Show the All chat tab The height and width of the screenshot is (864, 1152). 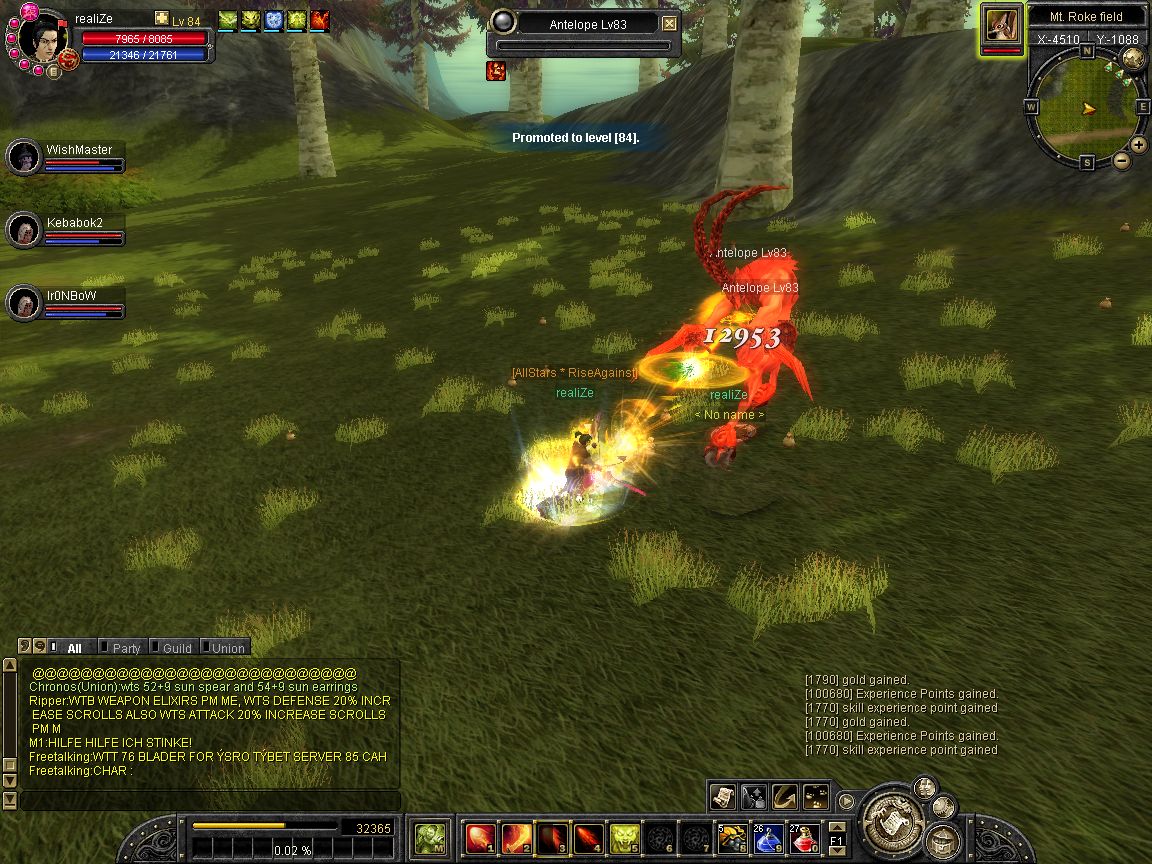(x=74, y=648)
